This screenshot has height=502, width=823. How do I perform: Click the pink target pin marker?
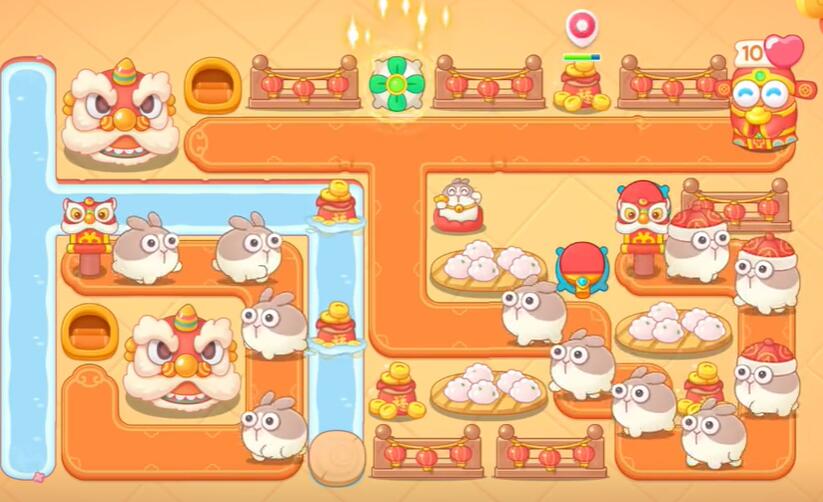581,27
